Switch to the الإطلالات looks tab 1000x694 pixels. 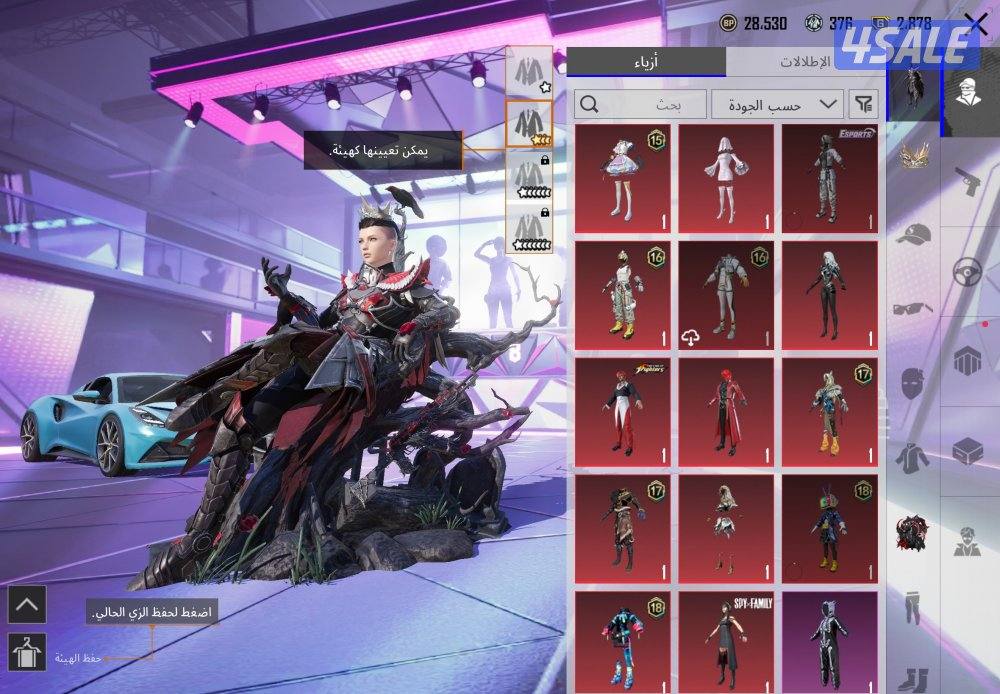point(805,61)
